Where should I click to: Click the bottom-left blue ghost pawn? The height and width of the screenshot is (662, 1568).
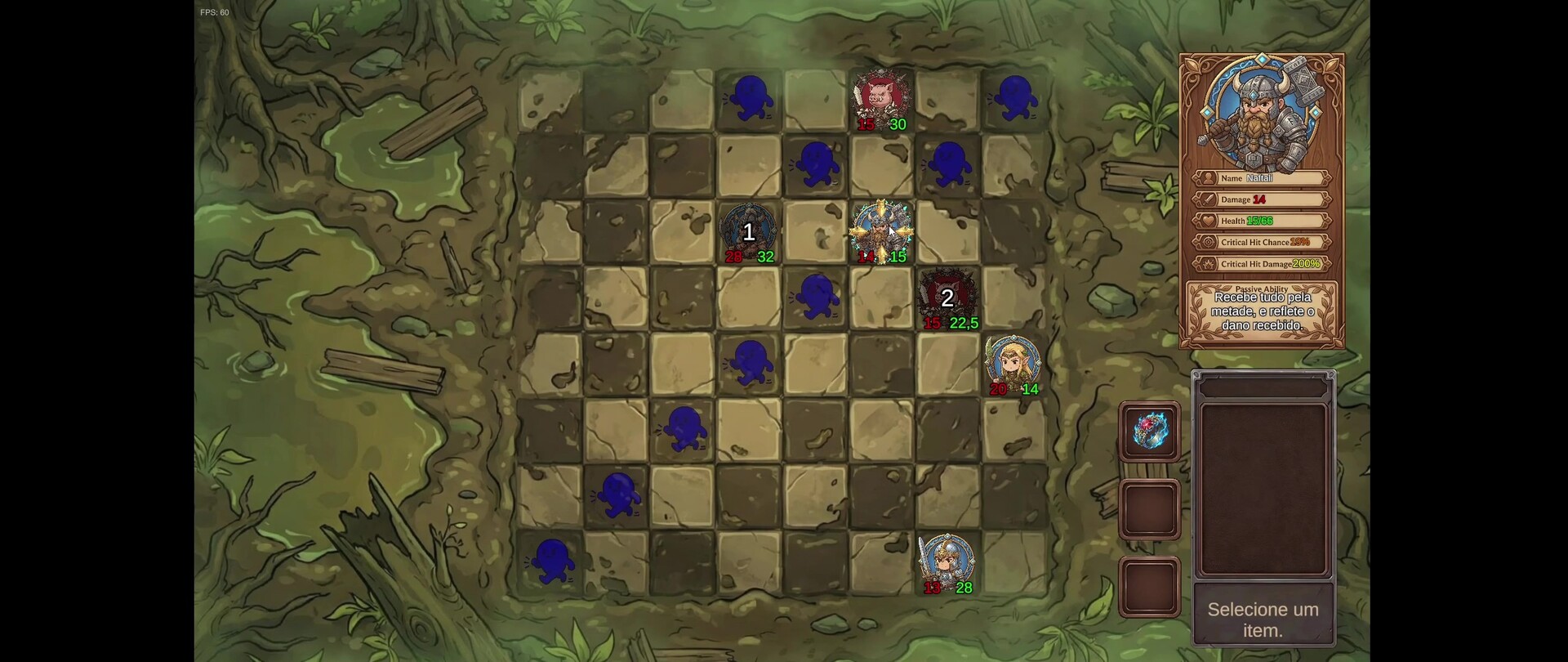coord(555,561)
